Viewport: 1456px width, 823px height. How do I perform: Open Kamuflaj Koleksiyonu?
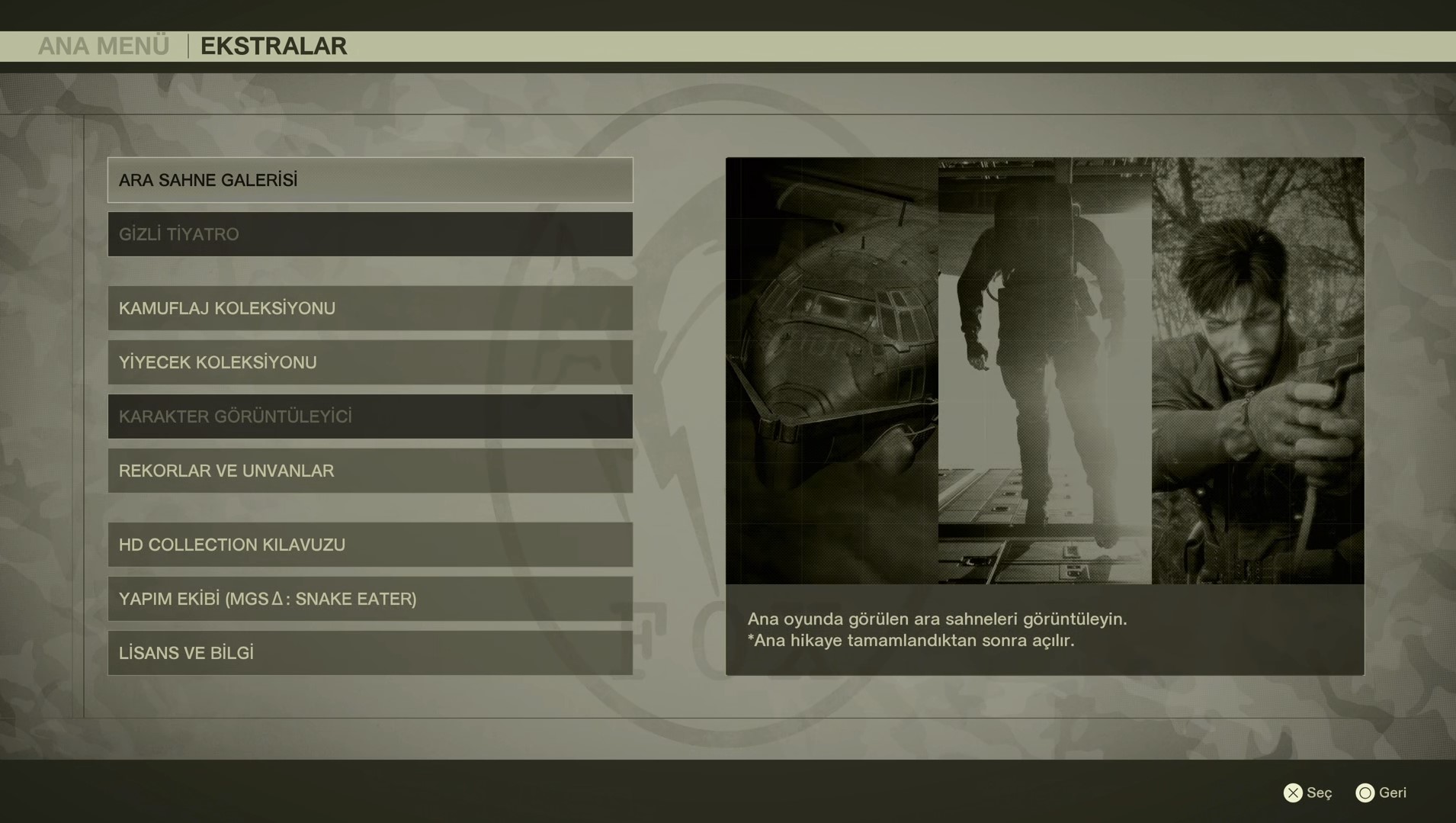point(370,308)
